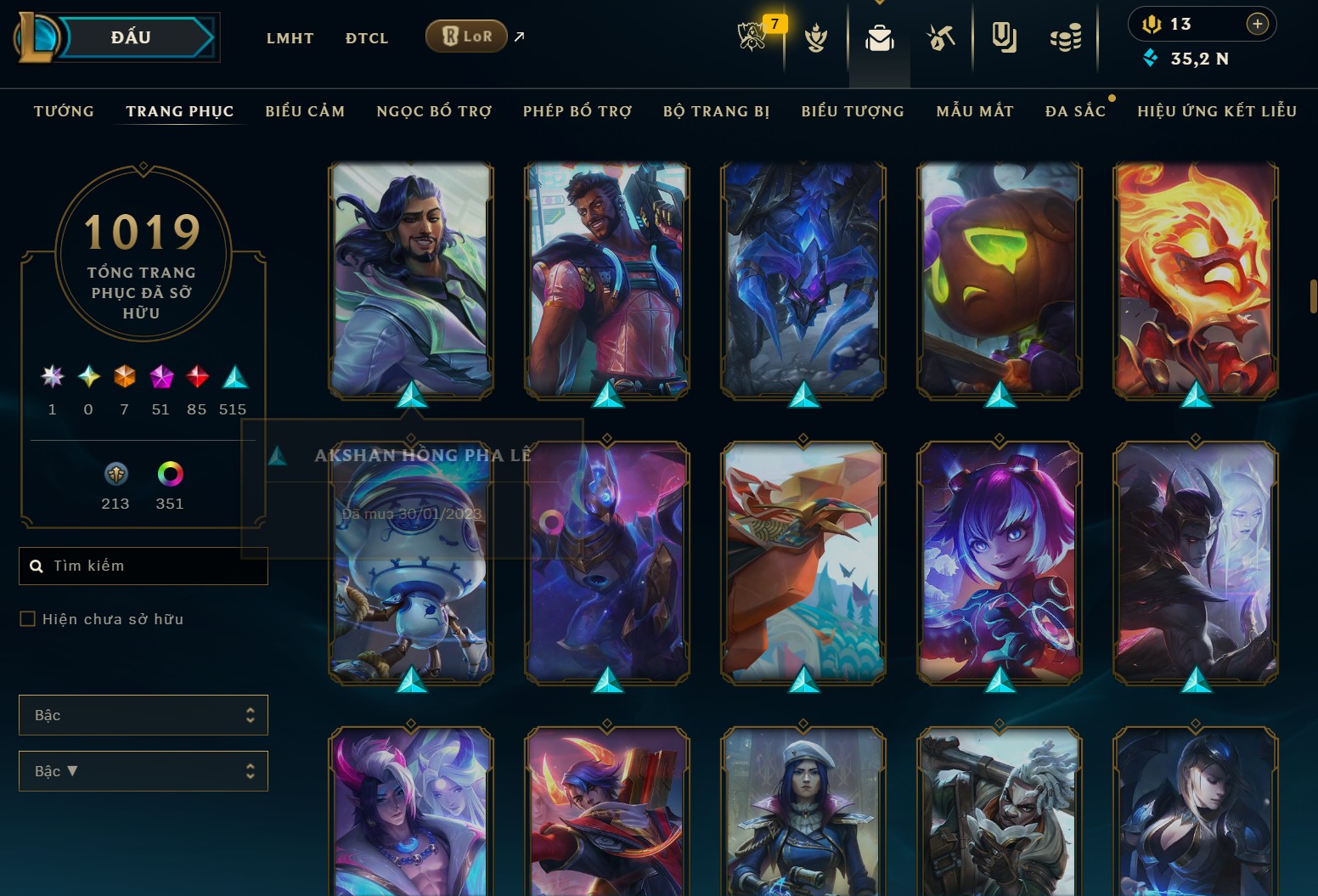Go to the BỘ TRANG BỊ tab
The width and height of the screenshot is (1318, 896).
pyautogui.click(x=716, y=111)
